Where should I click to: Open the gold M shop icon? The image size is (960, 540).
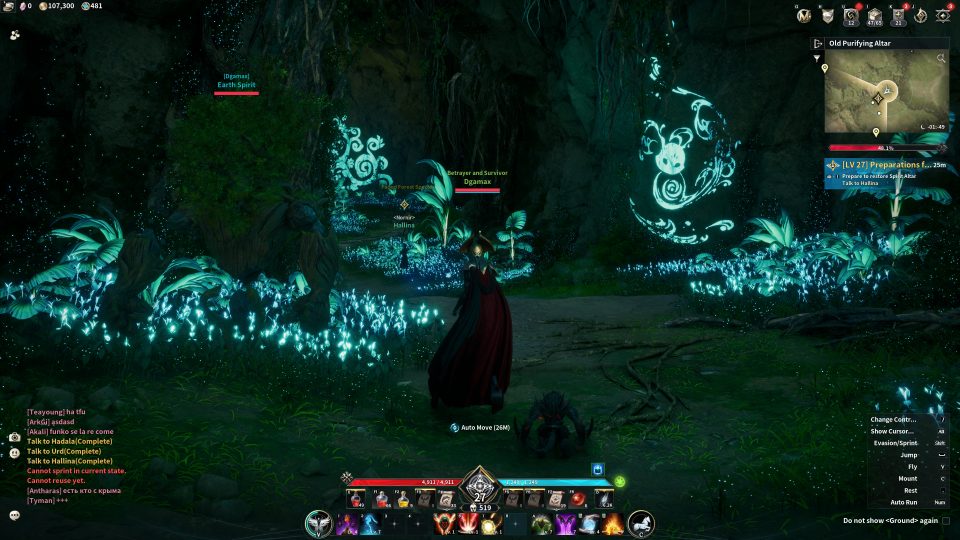[x=804, y=15]
